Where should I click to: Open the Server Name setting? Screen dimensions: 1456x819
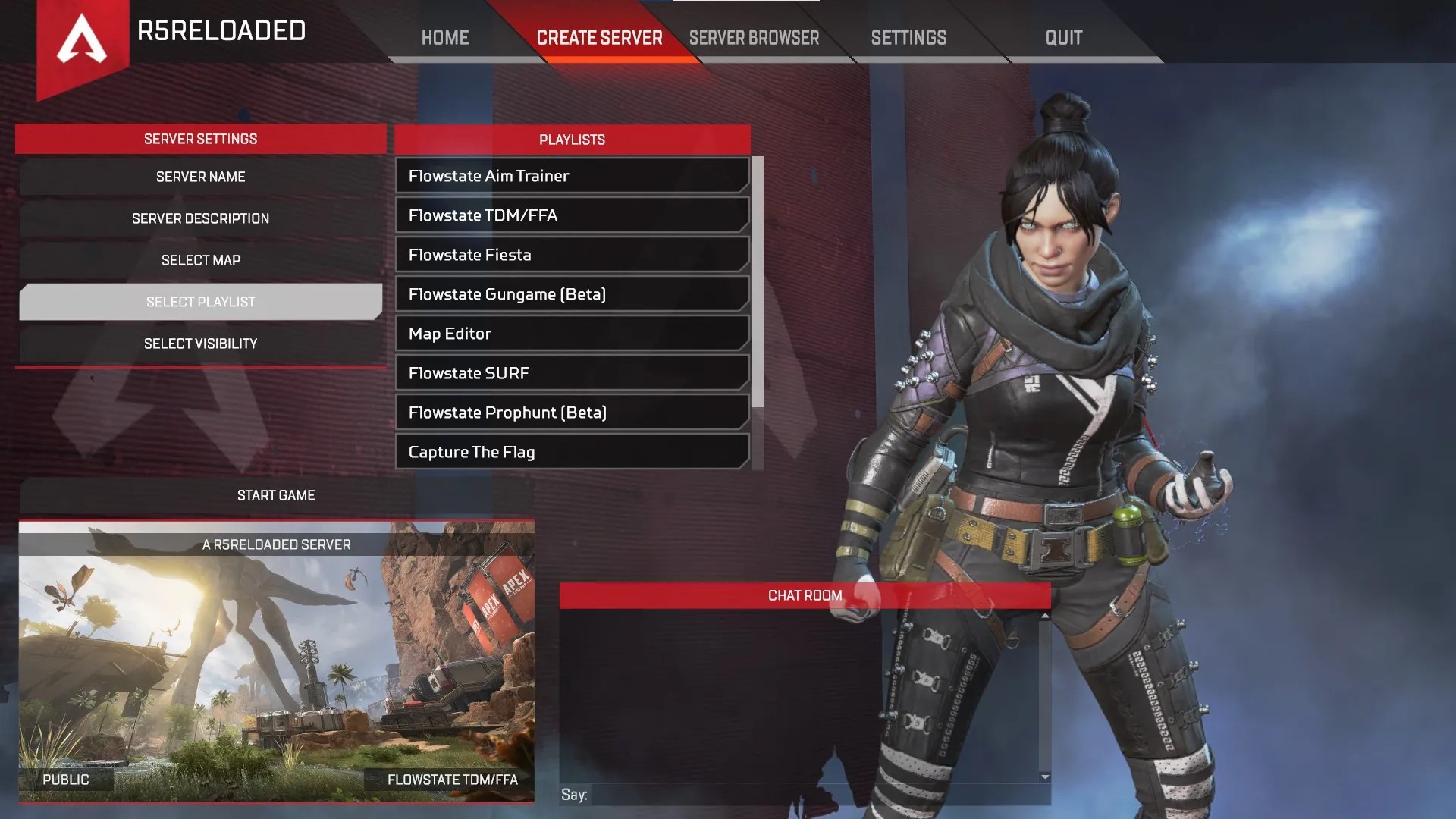(x=200, y=176)
